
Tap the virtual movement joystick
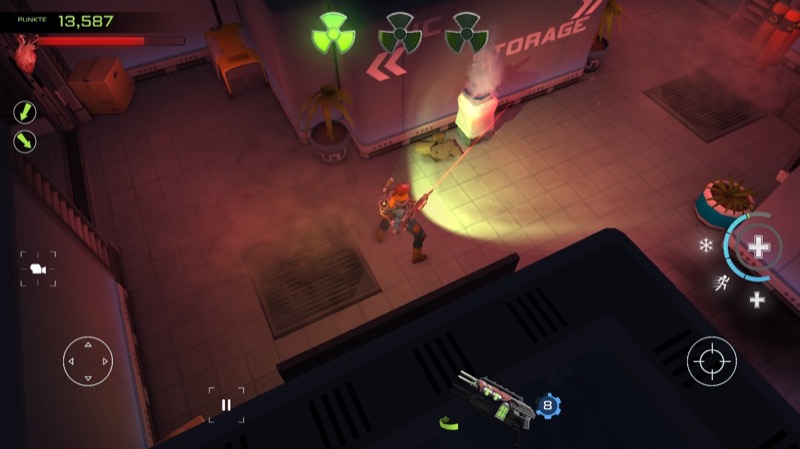pyautogui.click(x=88, y=361)
